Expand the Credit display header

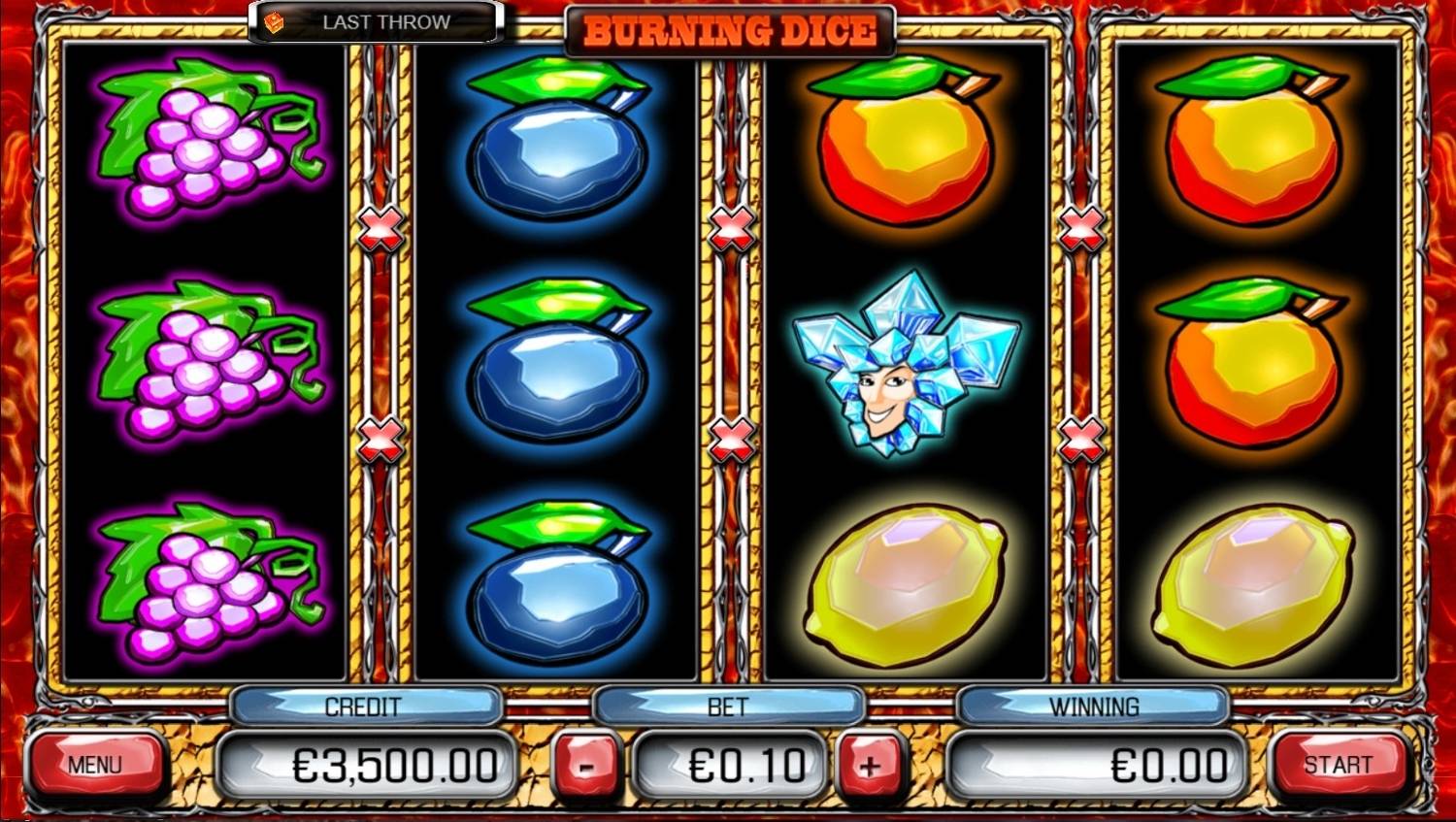(364, 706)
